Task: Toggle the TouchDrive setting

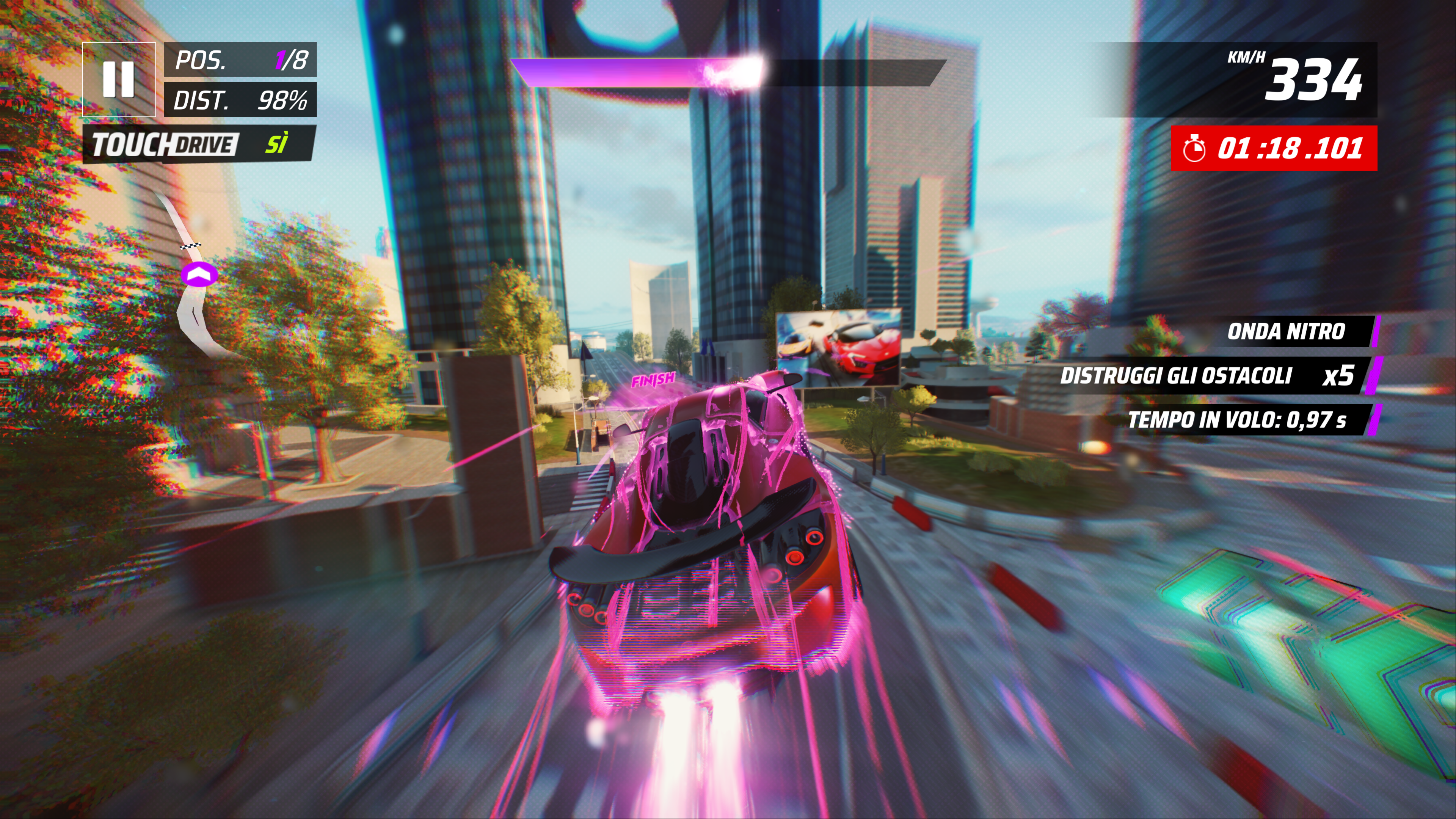Action: 198,145
